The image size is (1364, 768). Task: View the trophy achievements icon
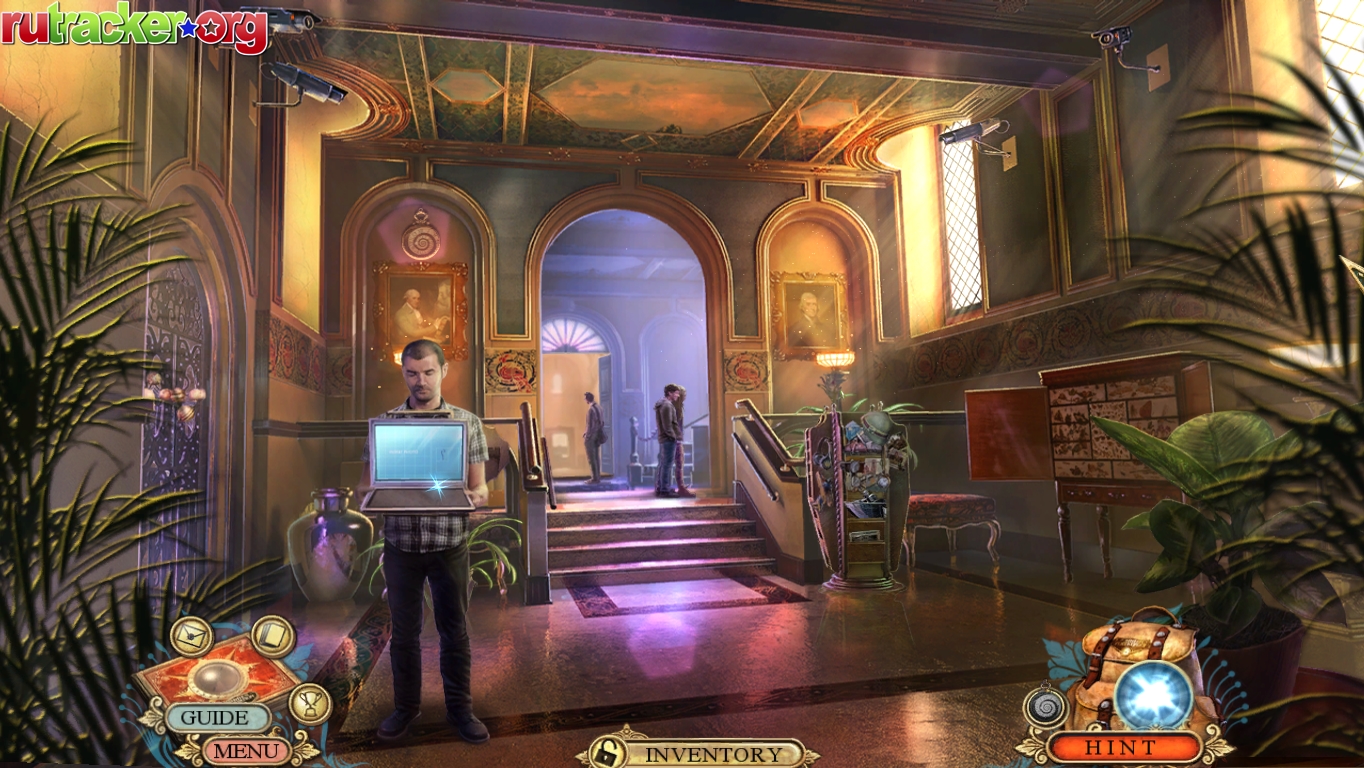310,702
